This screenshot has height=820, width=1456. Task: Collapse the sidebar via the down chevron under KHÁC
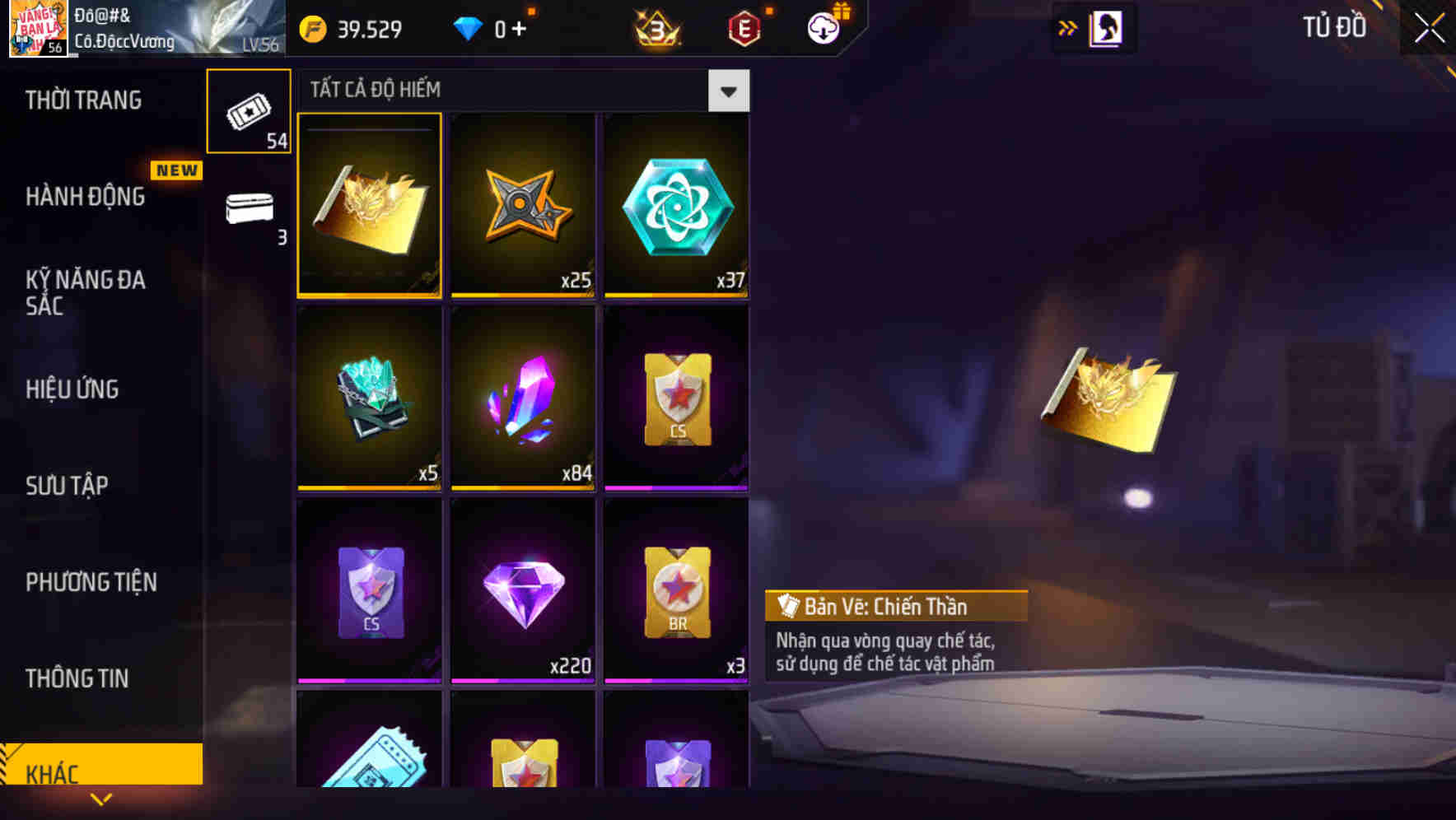pos(101,798)
